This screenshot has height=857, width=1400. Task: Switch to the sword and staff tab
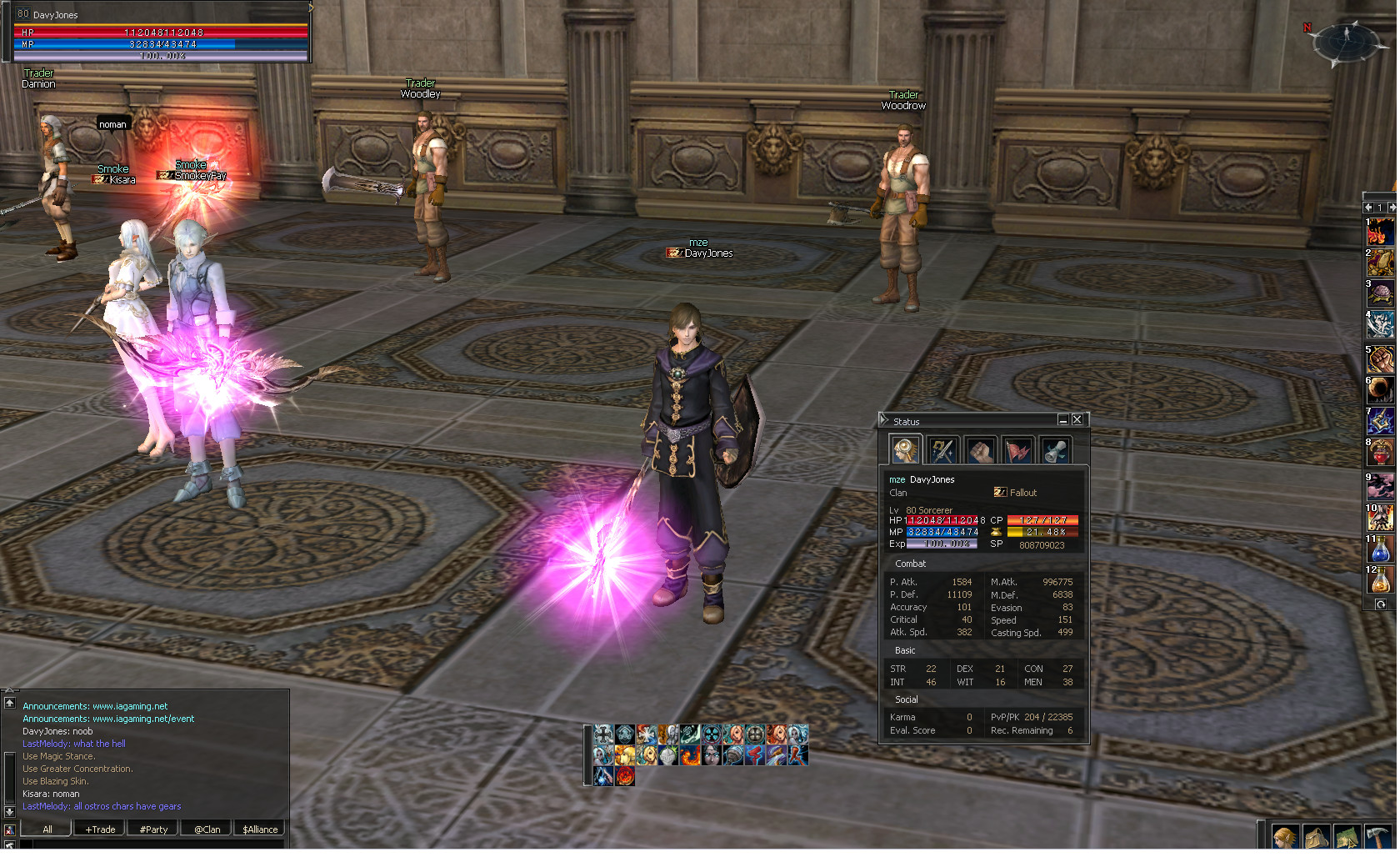[x=942, y=450]
